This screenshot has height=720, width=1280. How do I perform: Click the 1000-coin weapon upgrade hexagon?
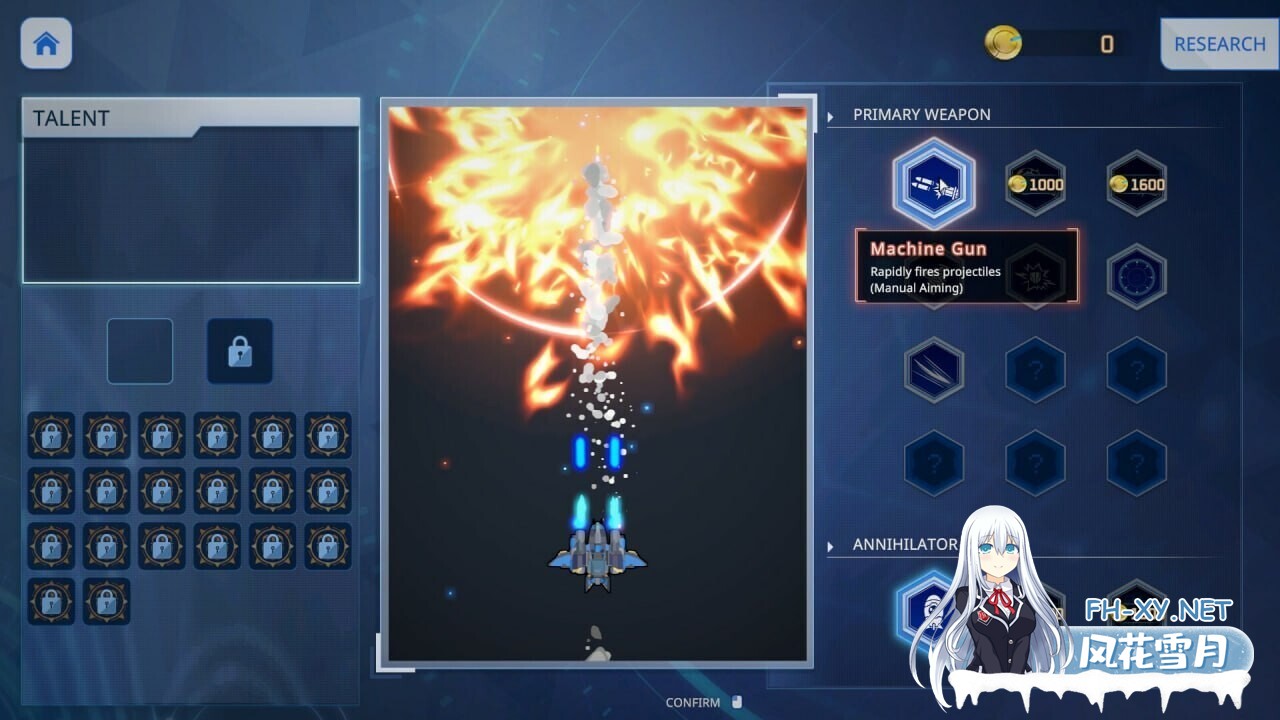click(1035, 183)
